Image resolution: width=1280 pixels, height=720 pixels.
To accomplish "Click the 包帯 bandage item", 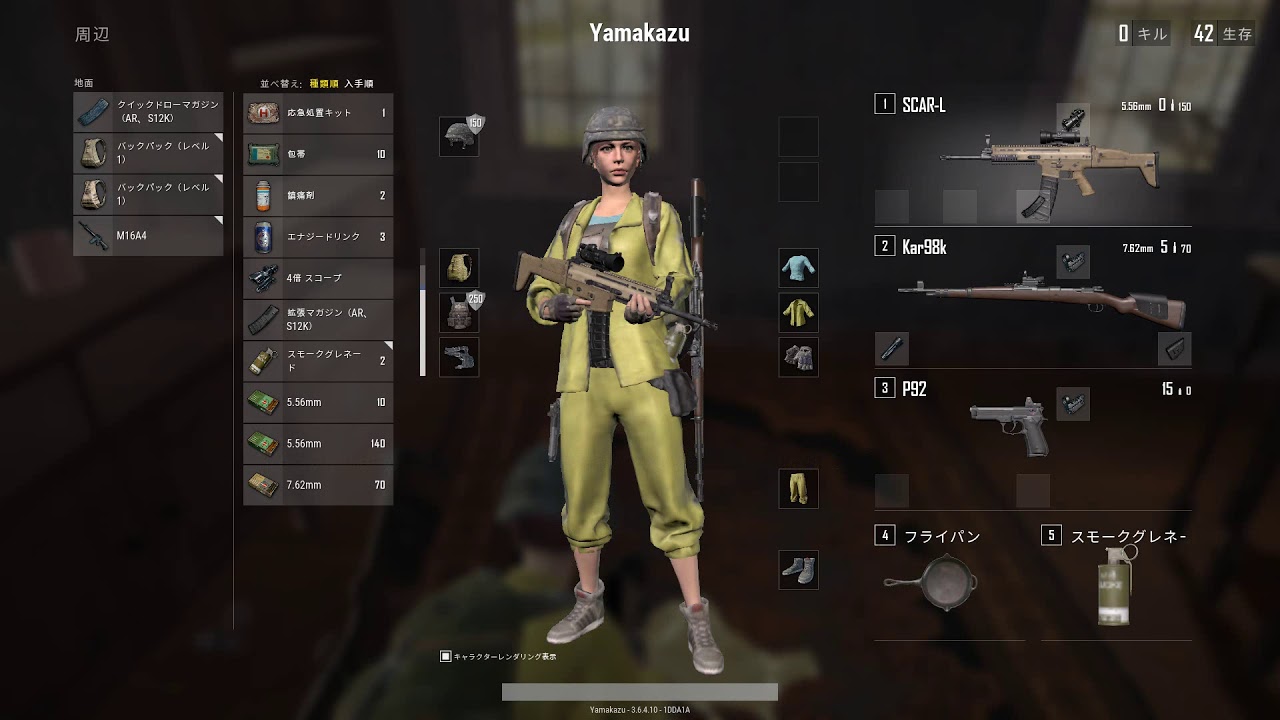I will pyautogui.click(x=318, y=153).
